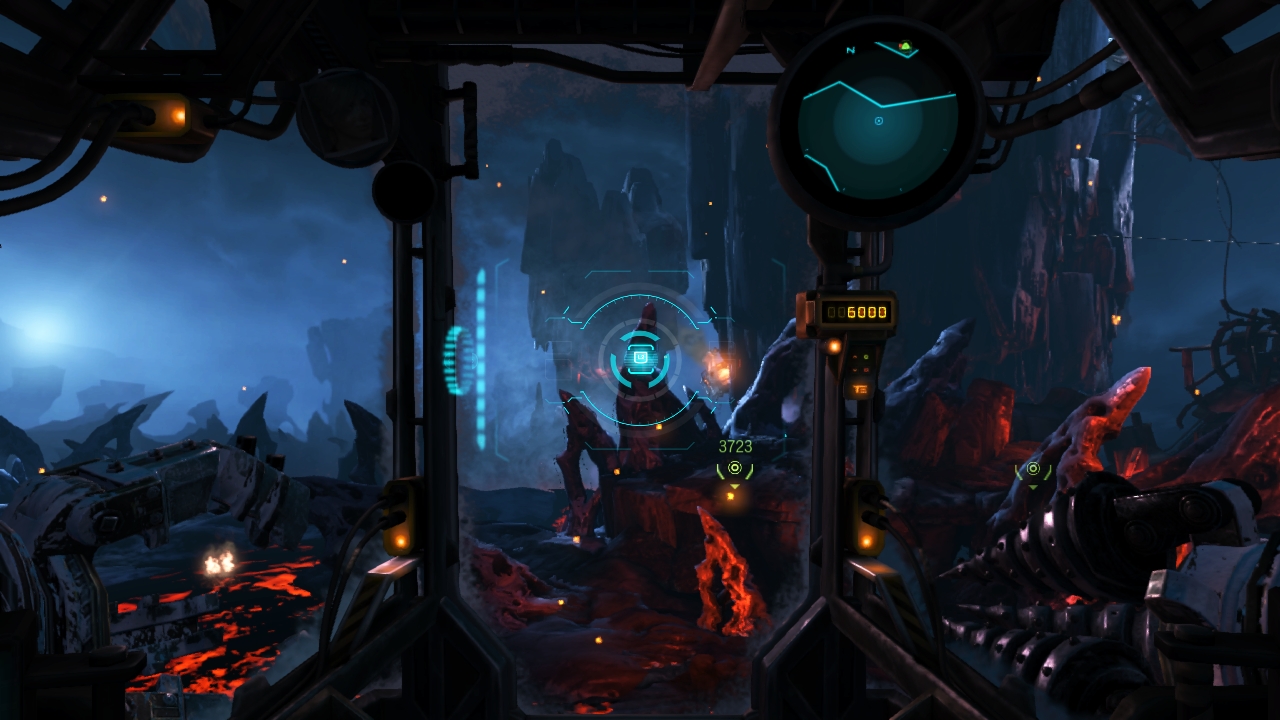The height and width of the screenshot is (720, 1280).
Task: Click the down arrow on the TE console panel
Action: pos(855,370)
